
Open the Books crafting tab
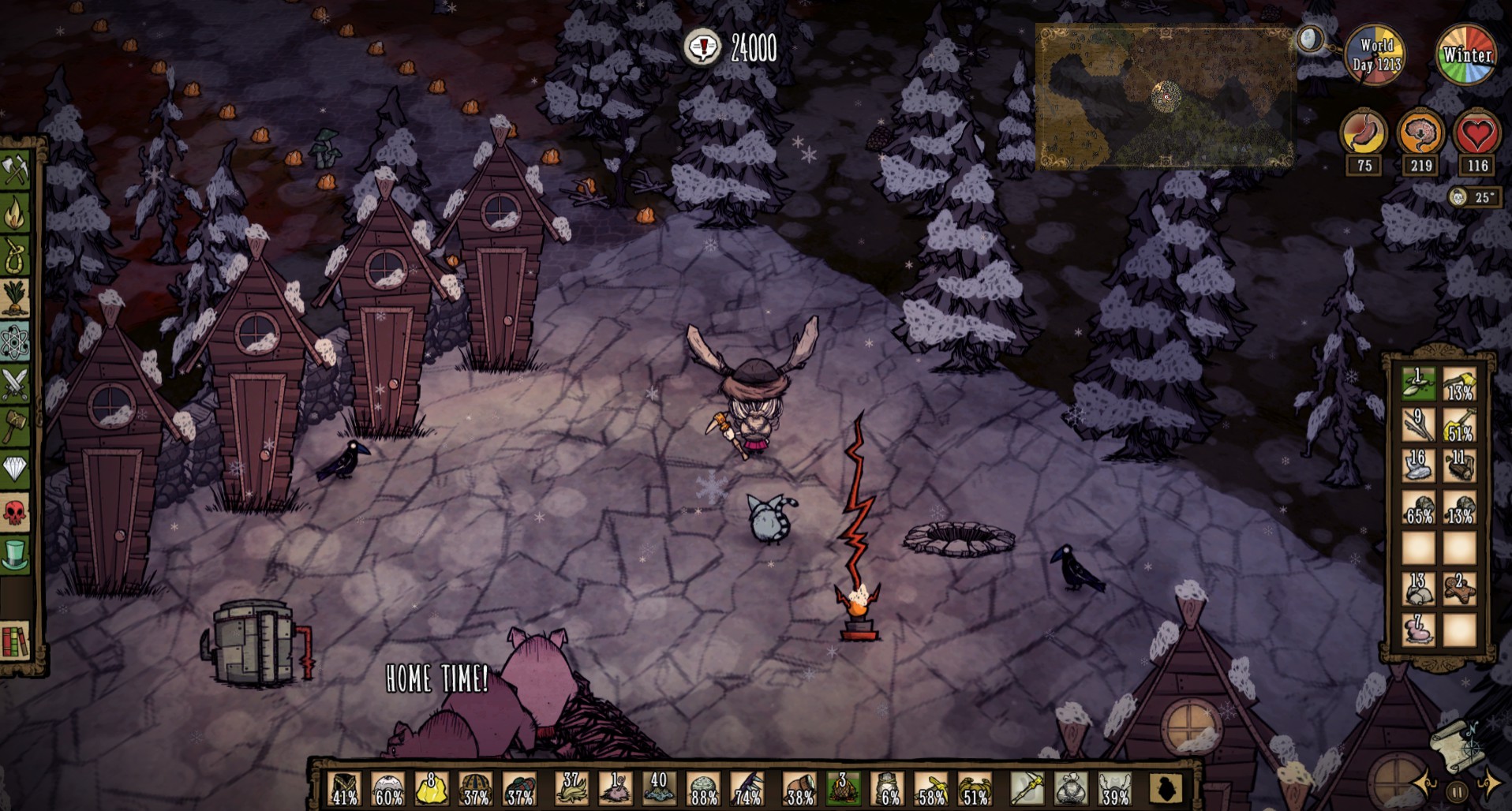15,641
